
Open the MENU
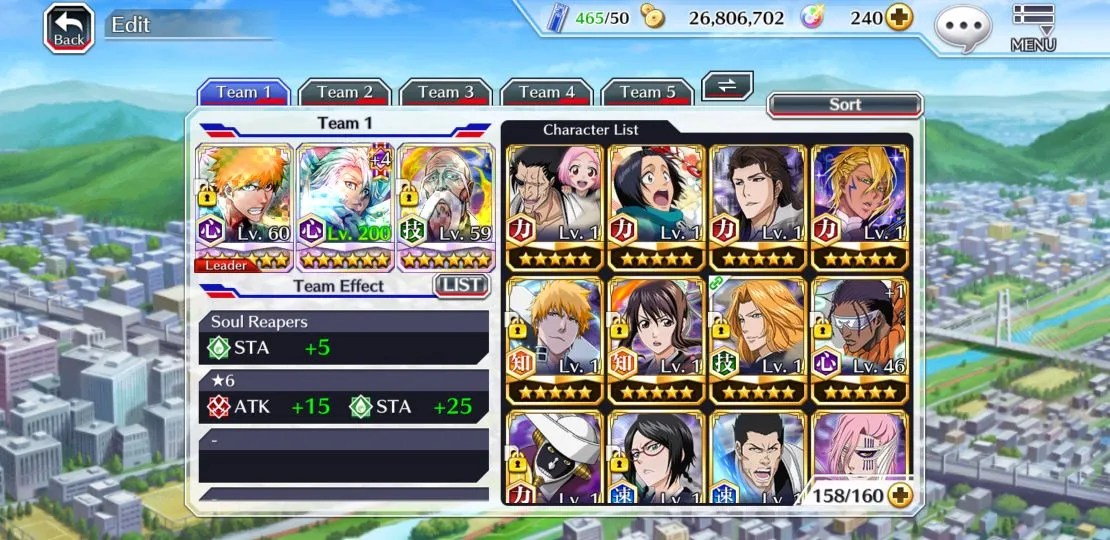pos(1033,28)
